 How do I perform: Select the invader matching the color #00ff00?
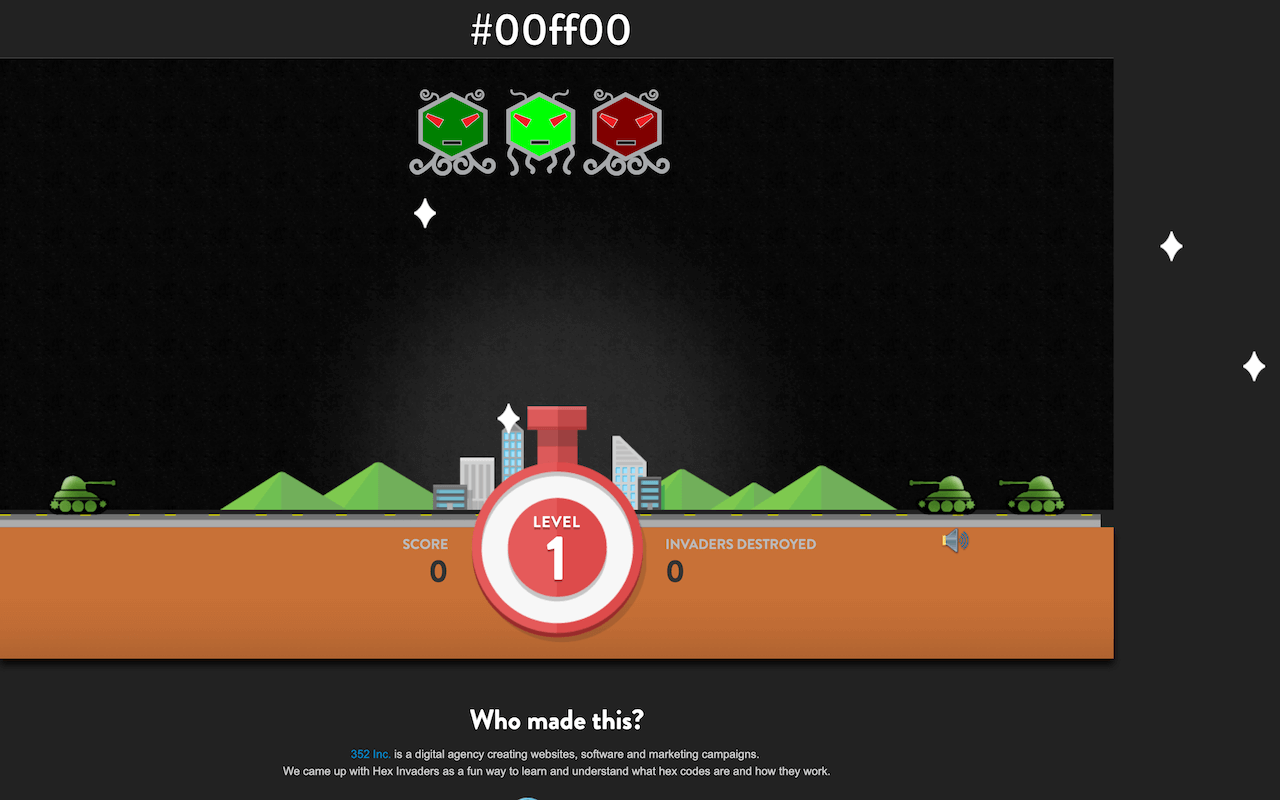[540, 128]
